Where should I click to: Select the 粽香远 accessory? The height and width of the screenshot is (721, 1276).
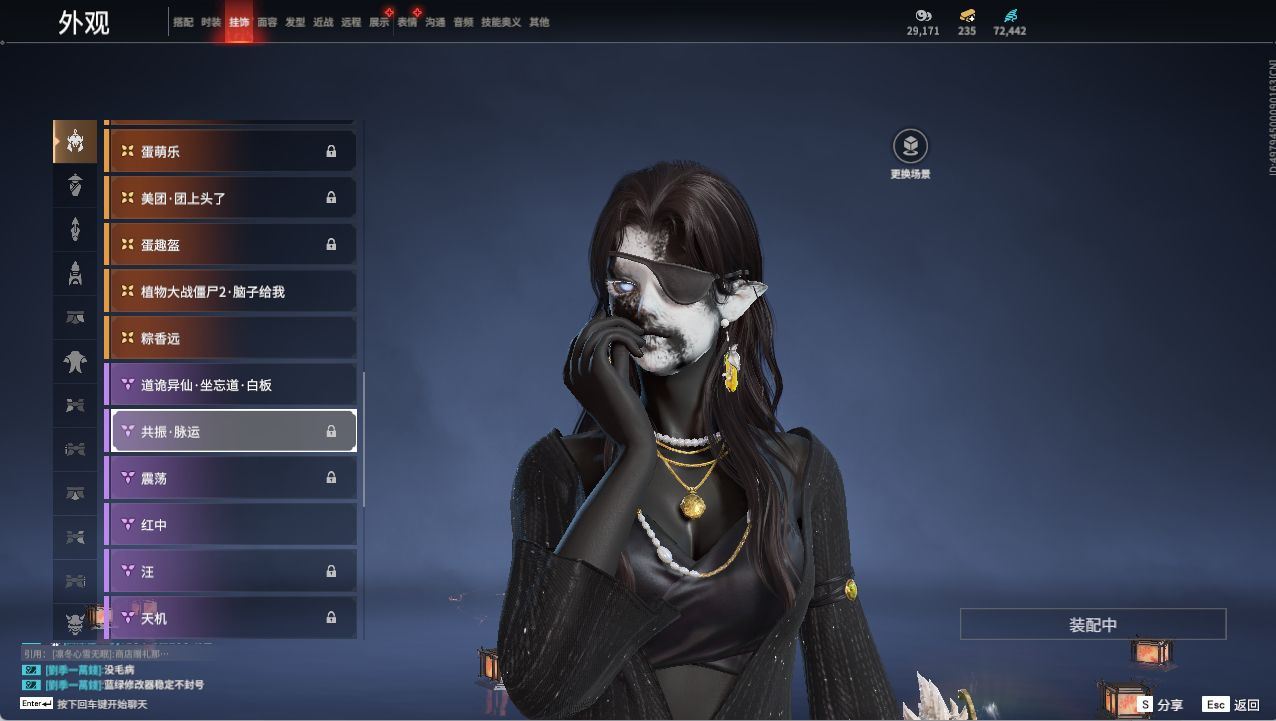pos(230,338)
